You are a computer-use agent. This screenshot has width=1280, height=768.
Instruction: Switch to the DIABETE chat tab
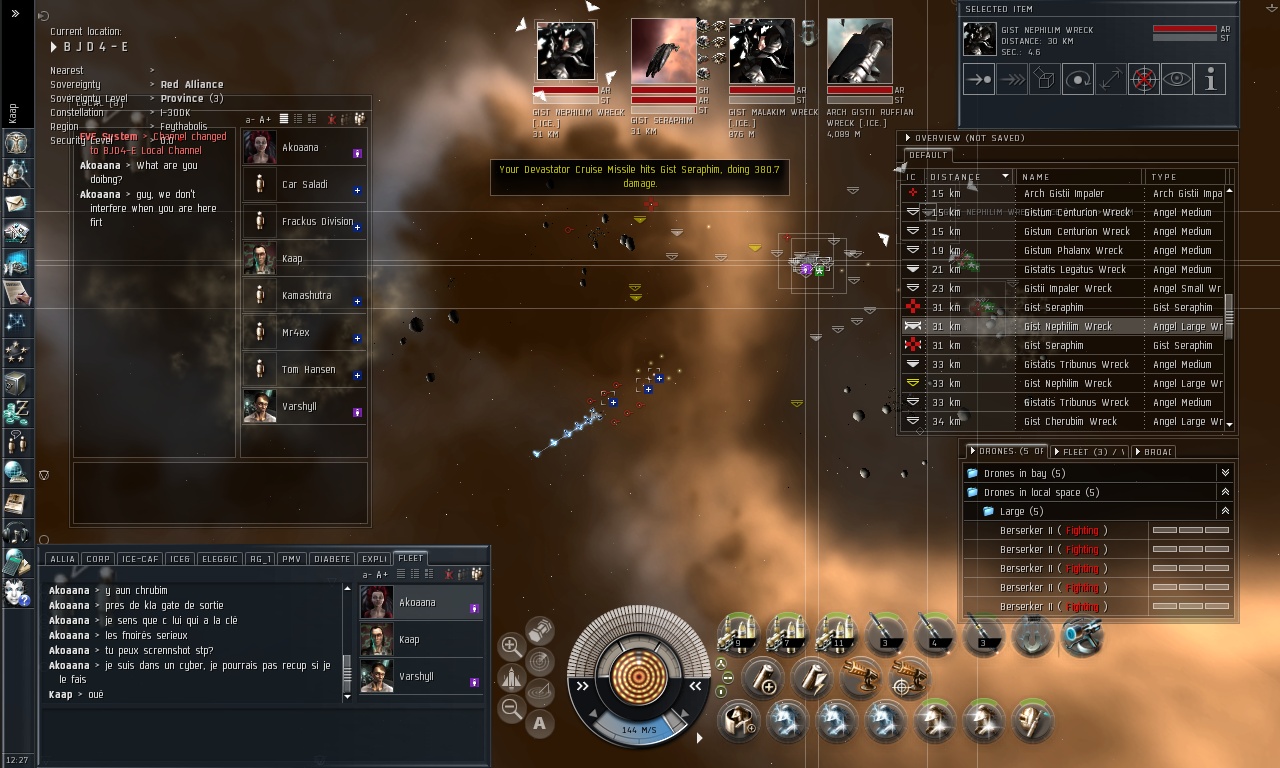(331, 559)
